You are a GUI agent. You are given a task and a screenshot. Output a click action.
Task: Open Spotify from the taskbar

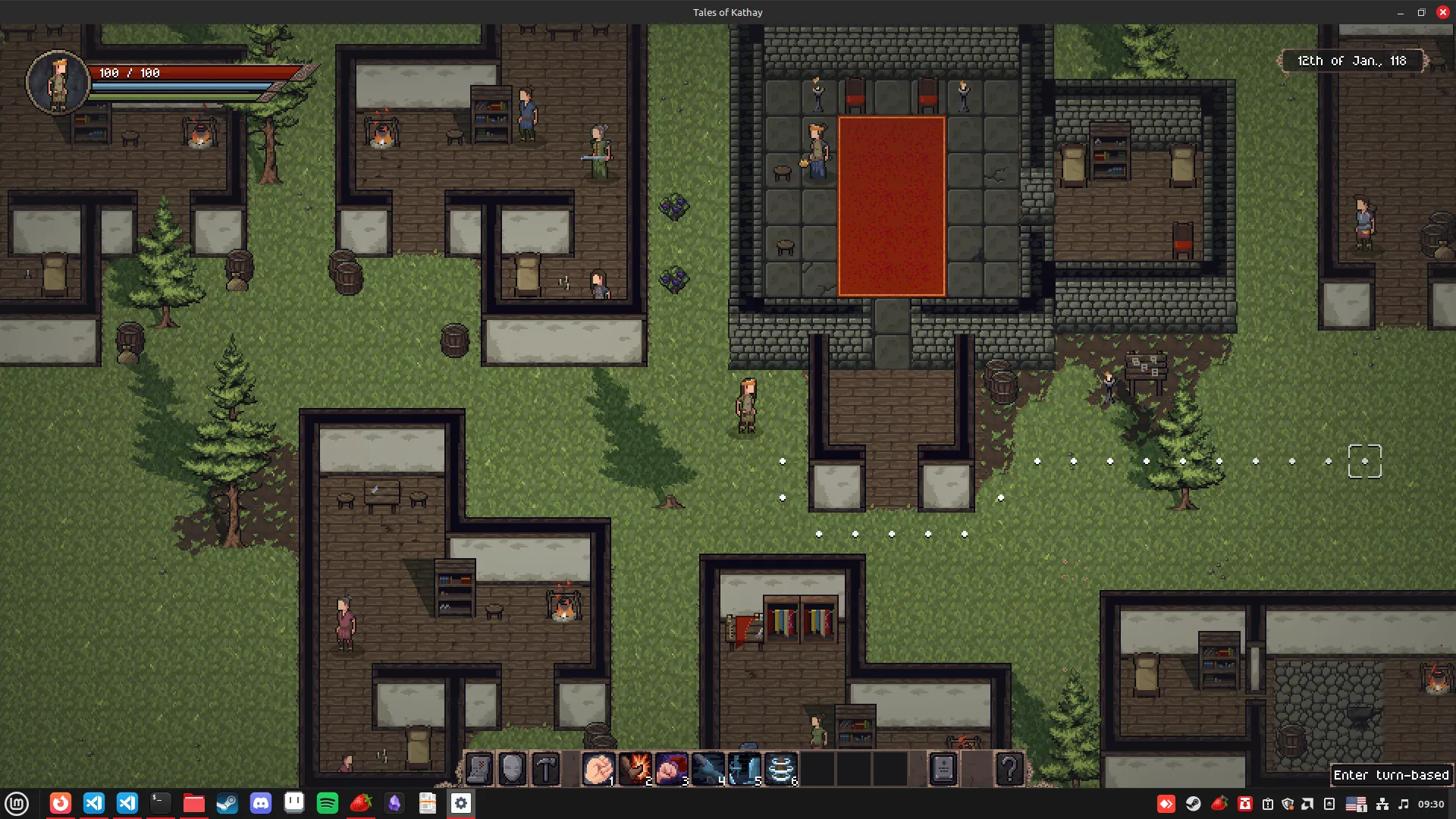[x=328, y=803]
